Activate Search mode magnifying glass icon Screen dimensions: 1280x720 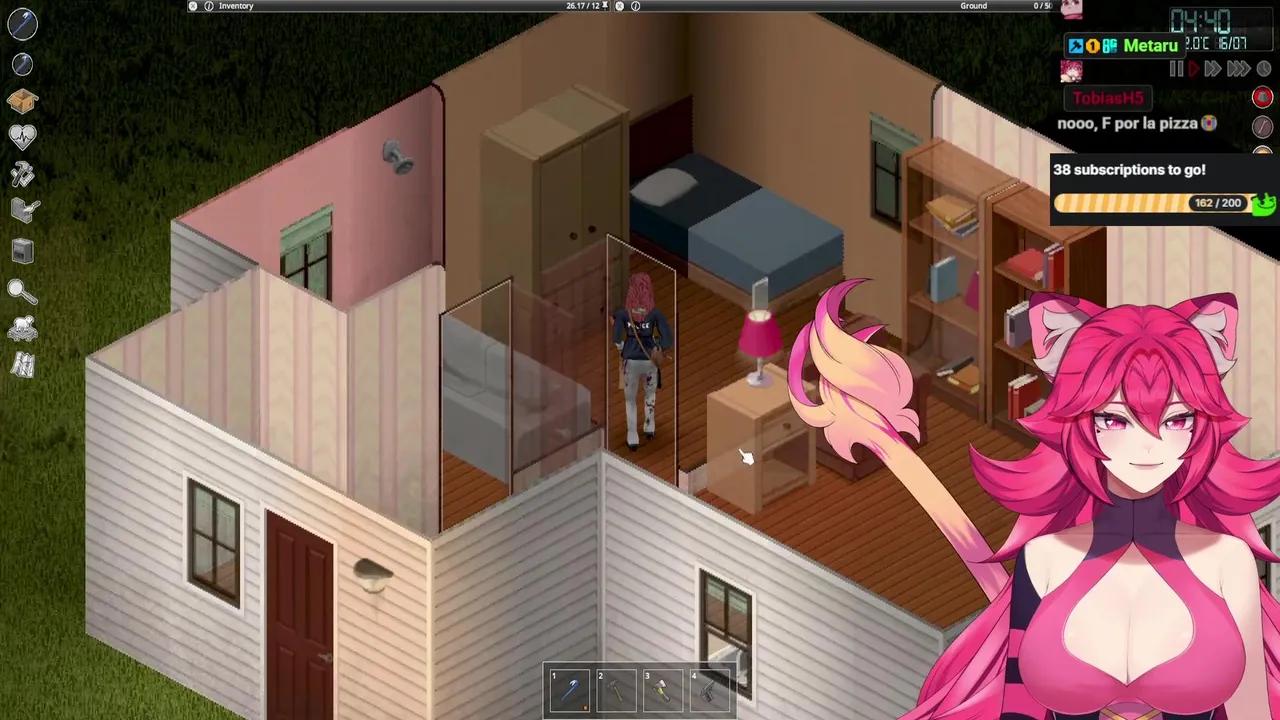click(x=22, y=290)
